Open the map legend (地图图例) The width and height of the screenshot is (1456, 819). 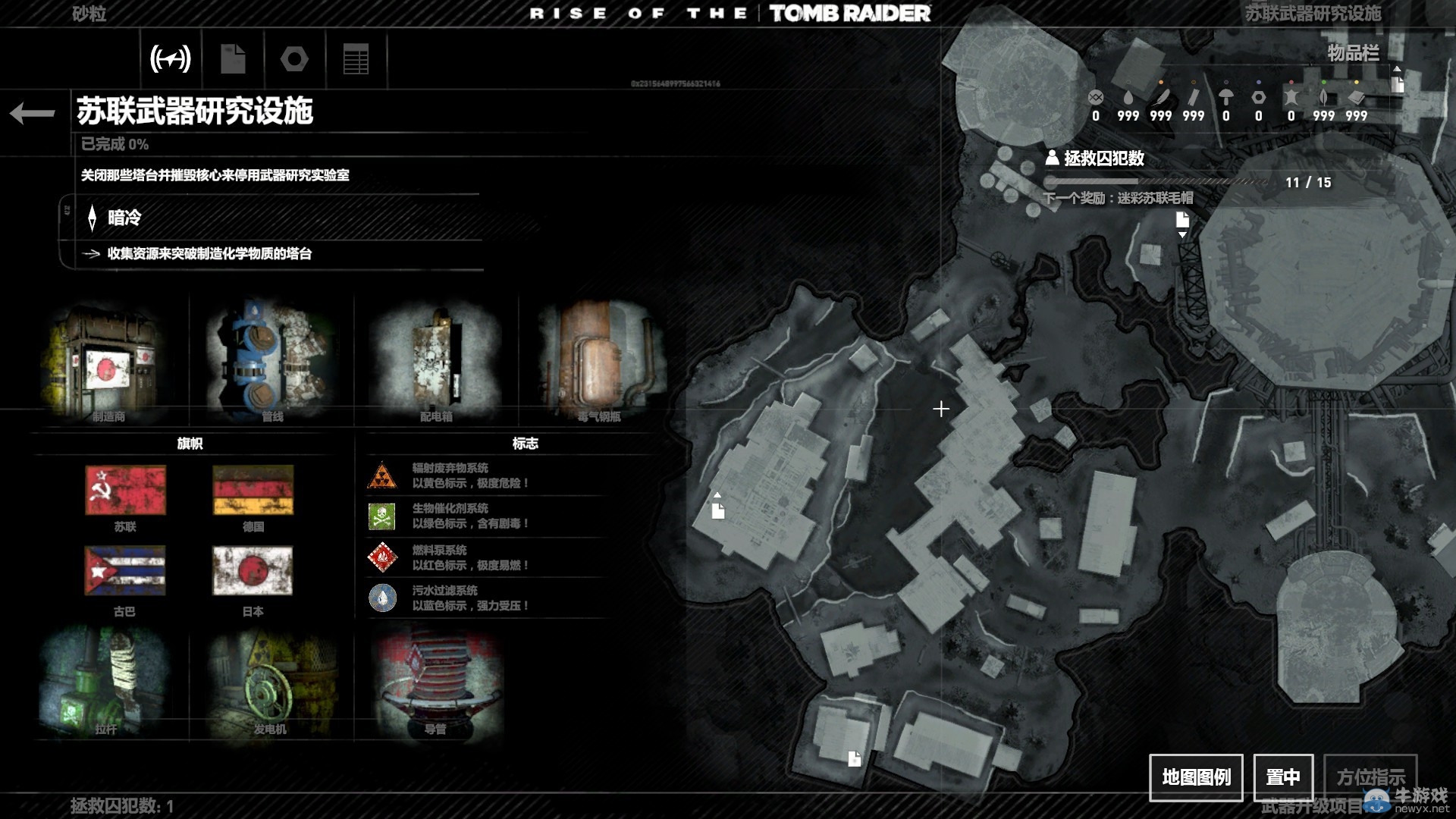click(x=1196, y=777)
